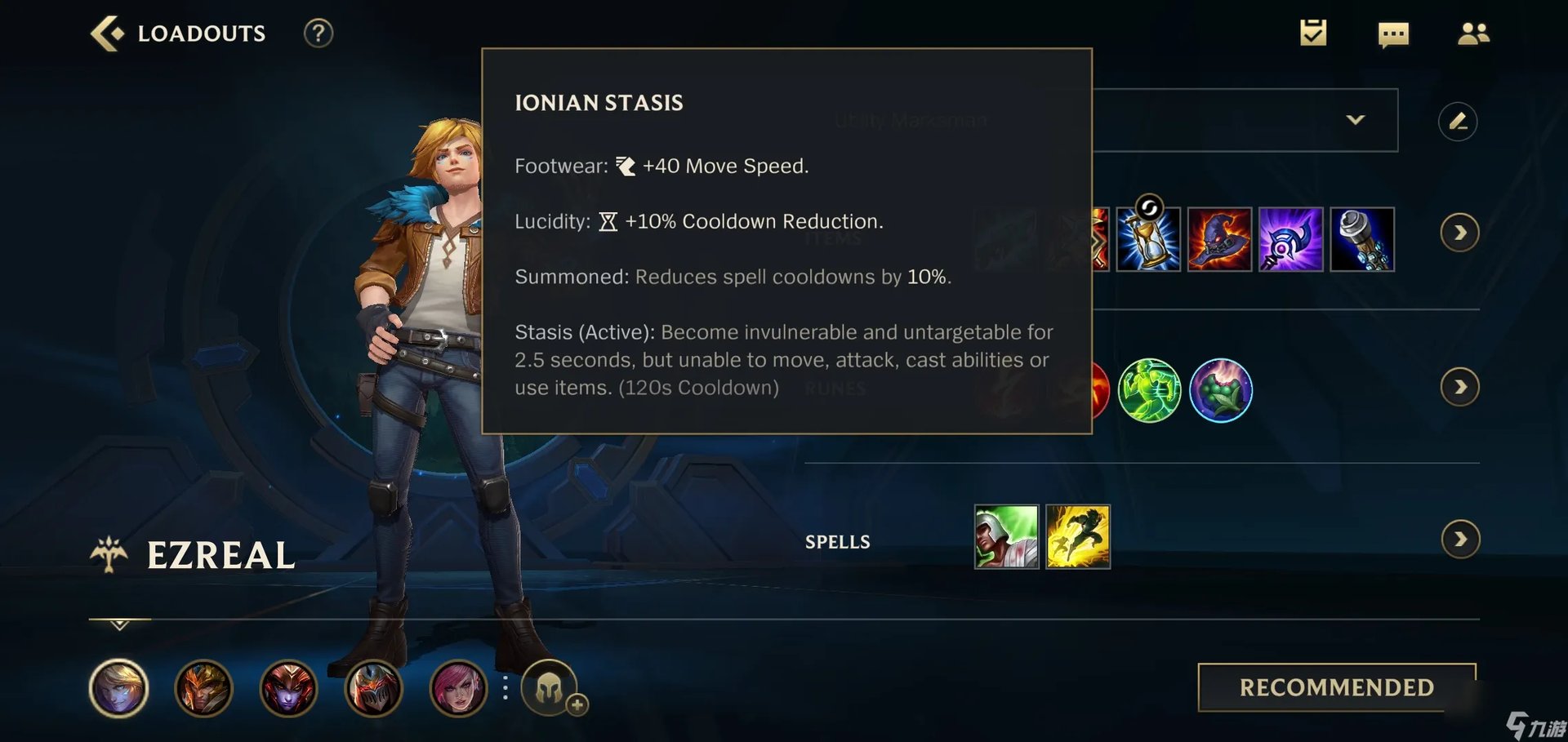Select the Heal summoner spell icon
The image size is (1568, 742).
coord(1006,537)
